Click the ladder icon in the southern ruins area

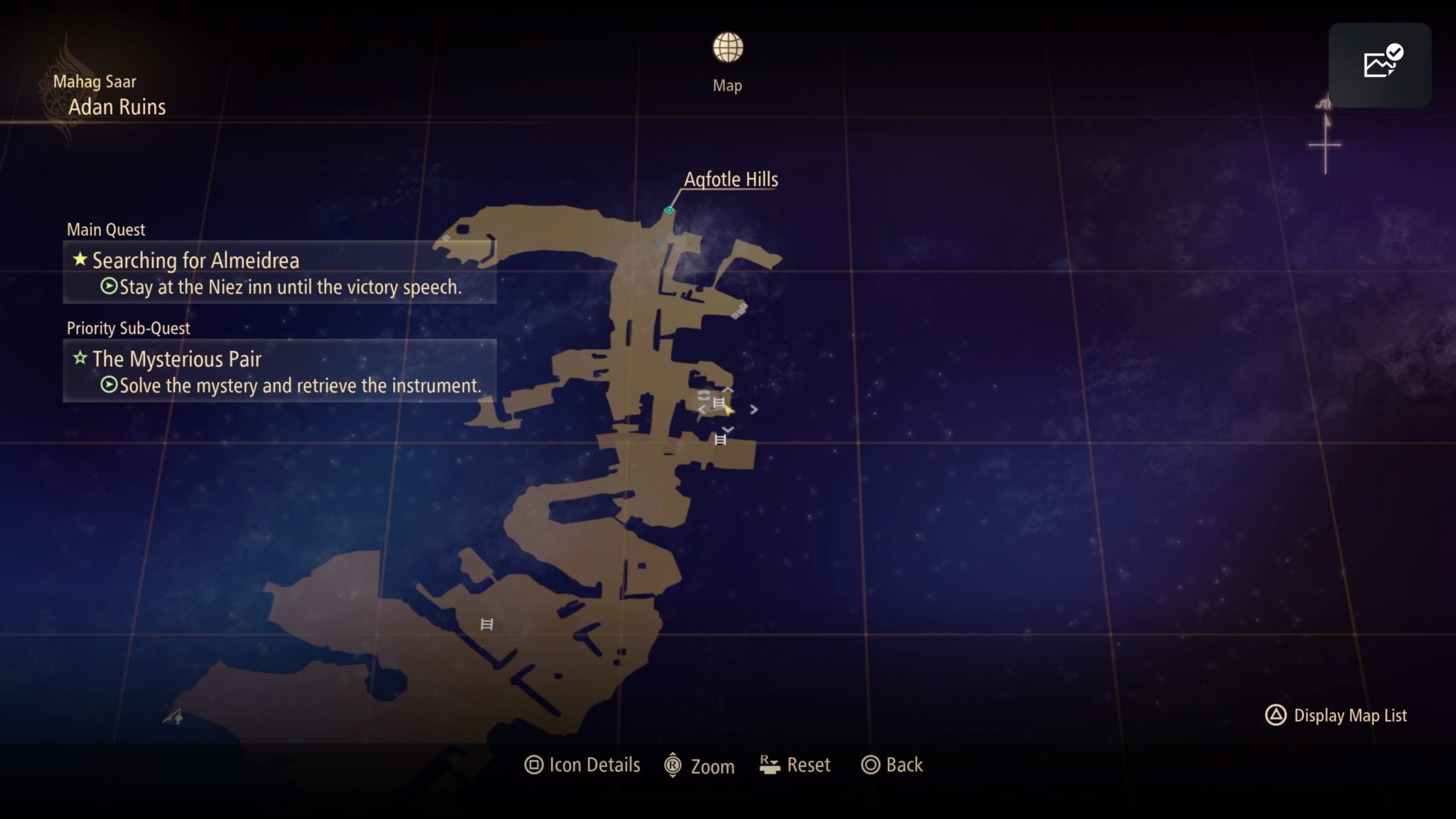487,624
